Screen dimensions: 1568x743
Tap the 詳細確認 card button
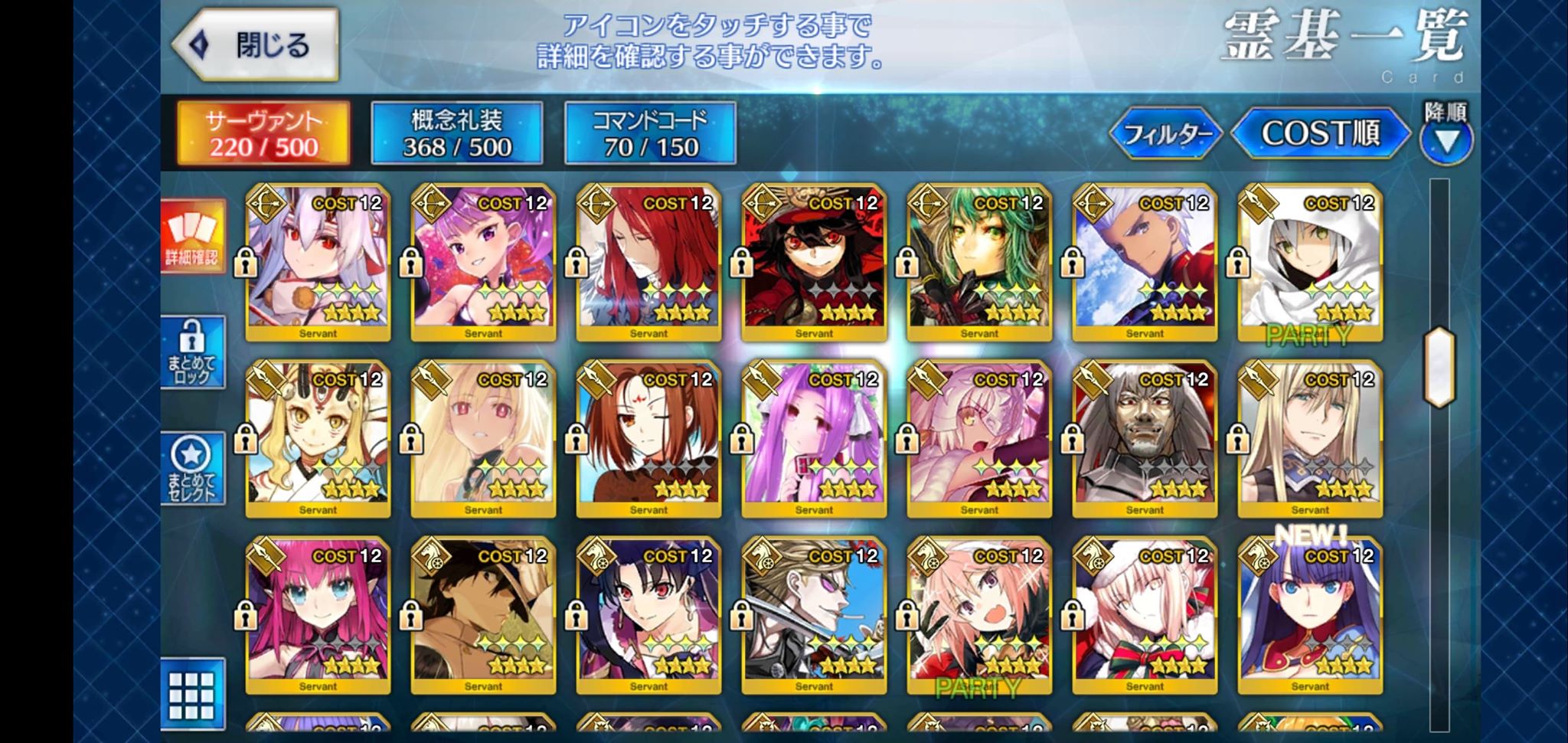pos(192,236)
